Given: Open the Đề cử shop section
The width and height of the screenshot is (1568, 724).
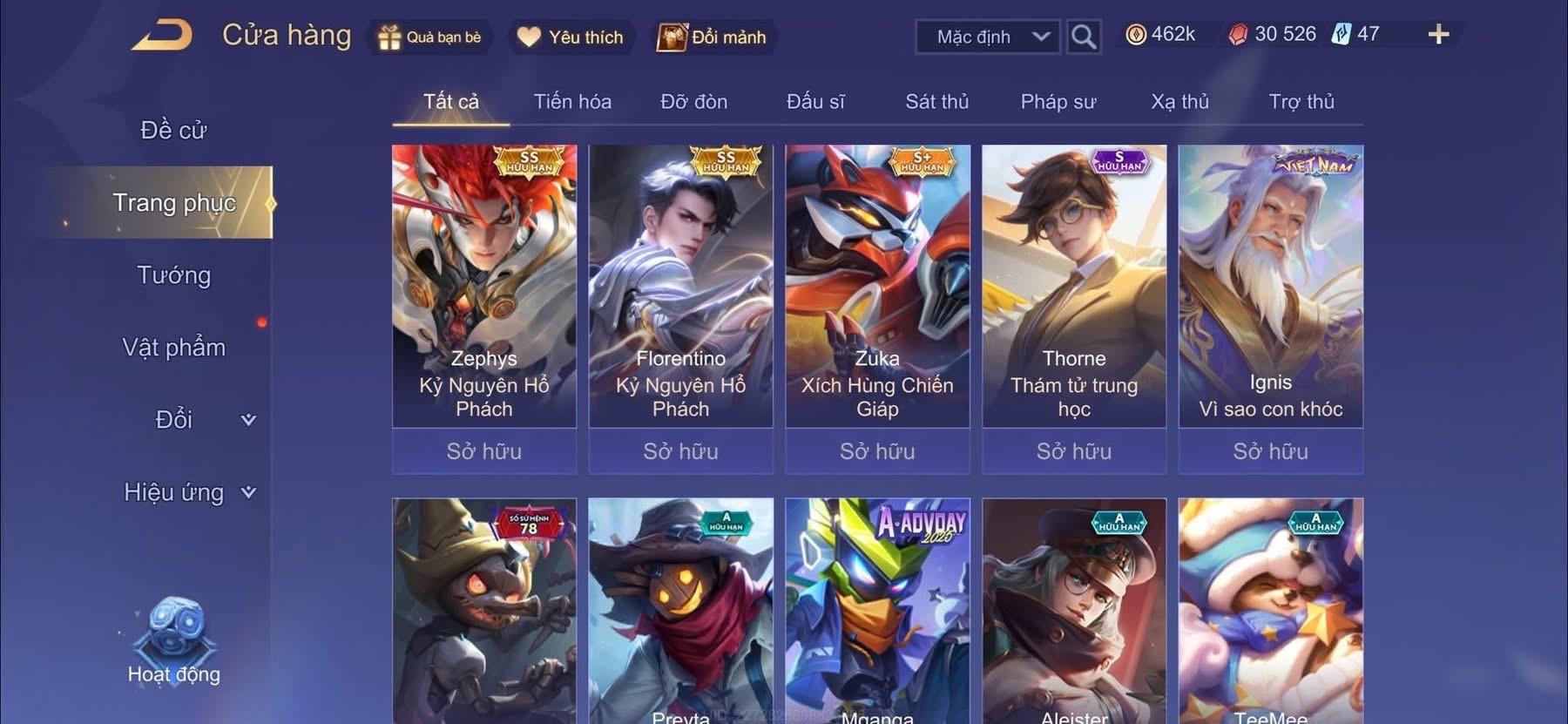Looking at the screenshot, I should click(x=173, y=131).
